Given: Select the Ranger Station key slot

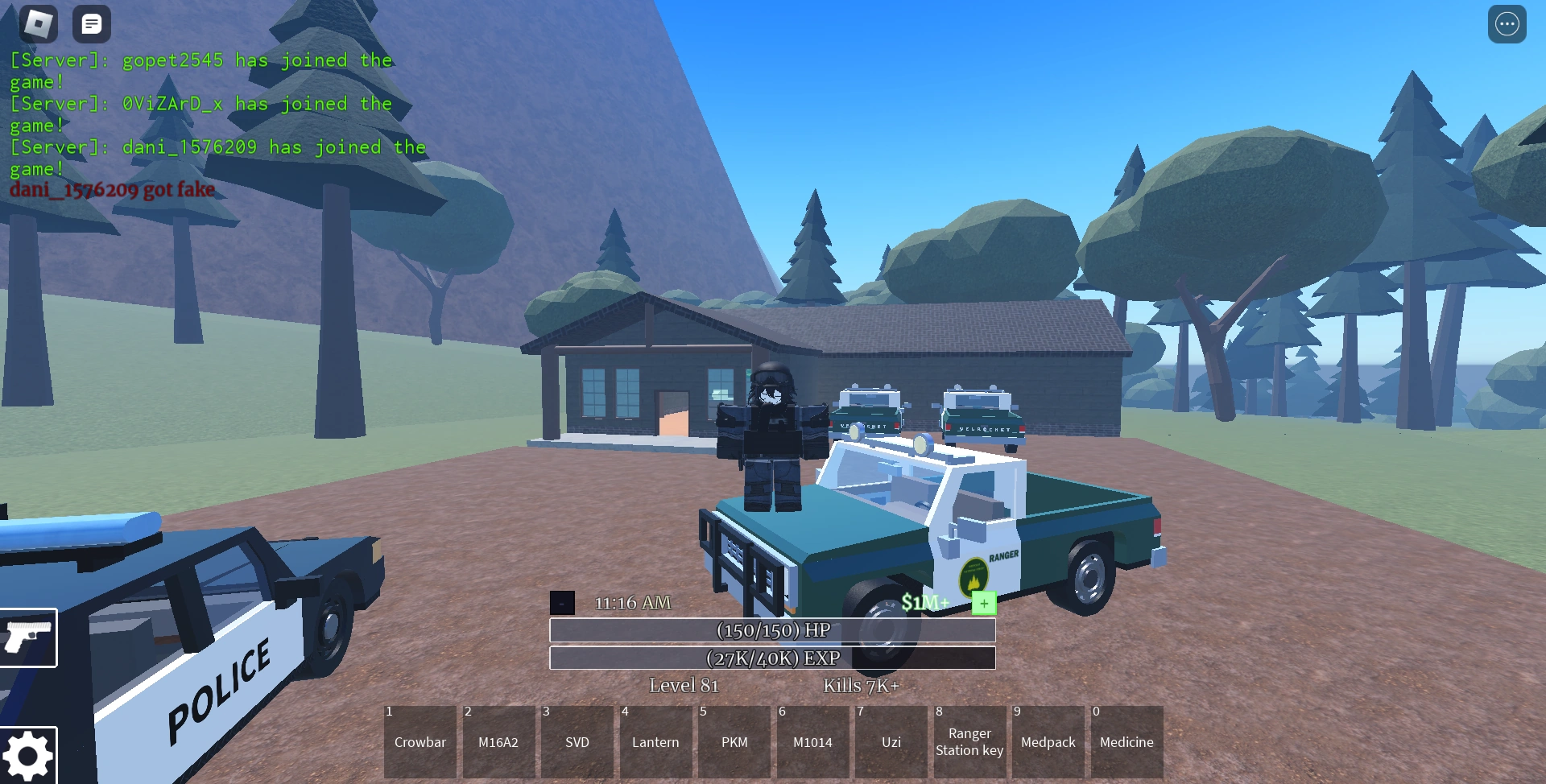Looking at the screenshot, I should click(969, 741).
